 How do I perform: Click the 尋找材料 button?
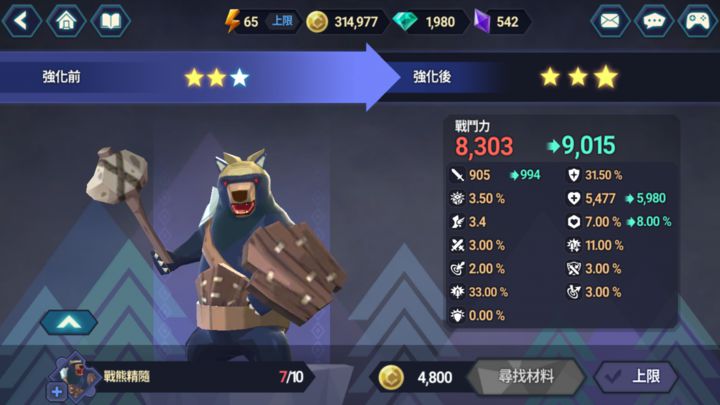click(527, 377)
